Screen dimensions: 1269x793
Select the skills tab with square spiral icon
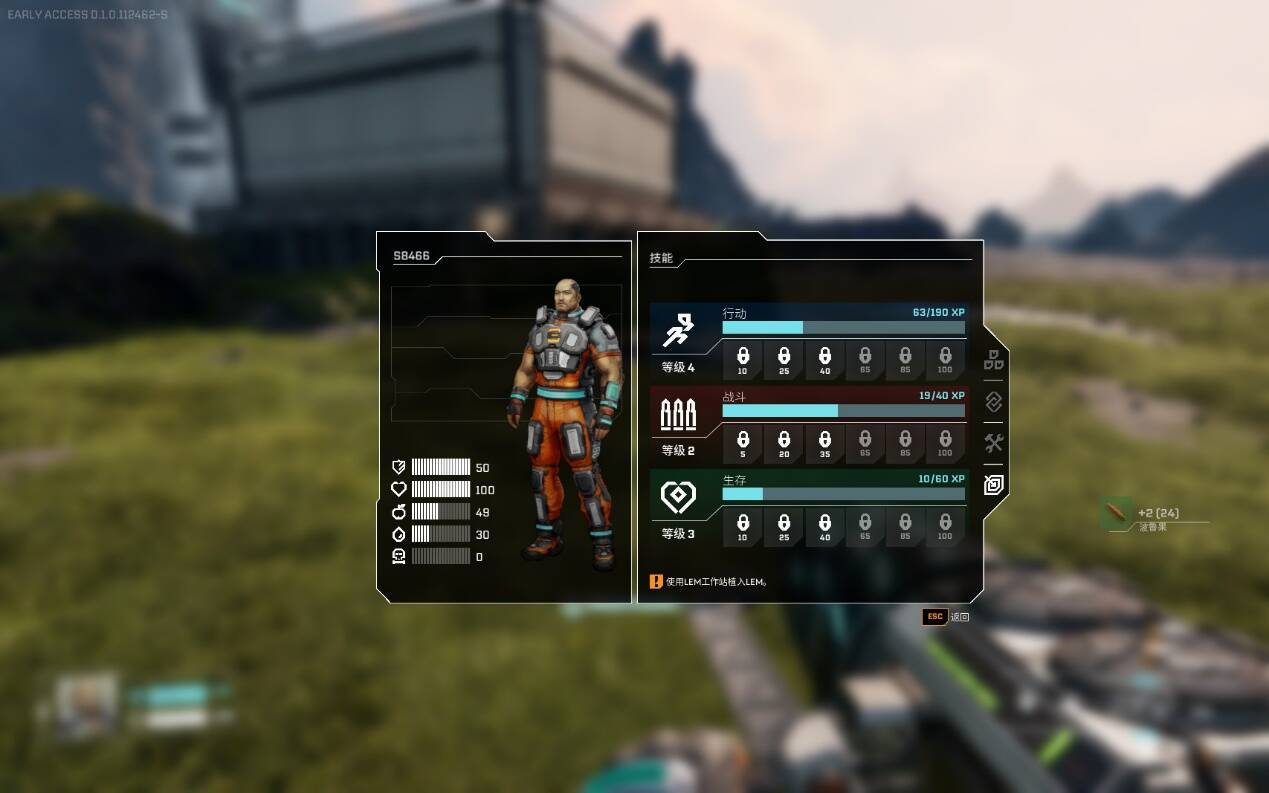click(x=994, y=485)
